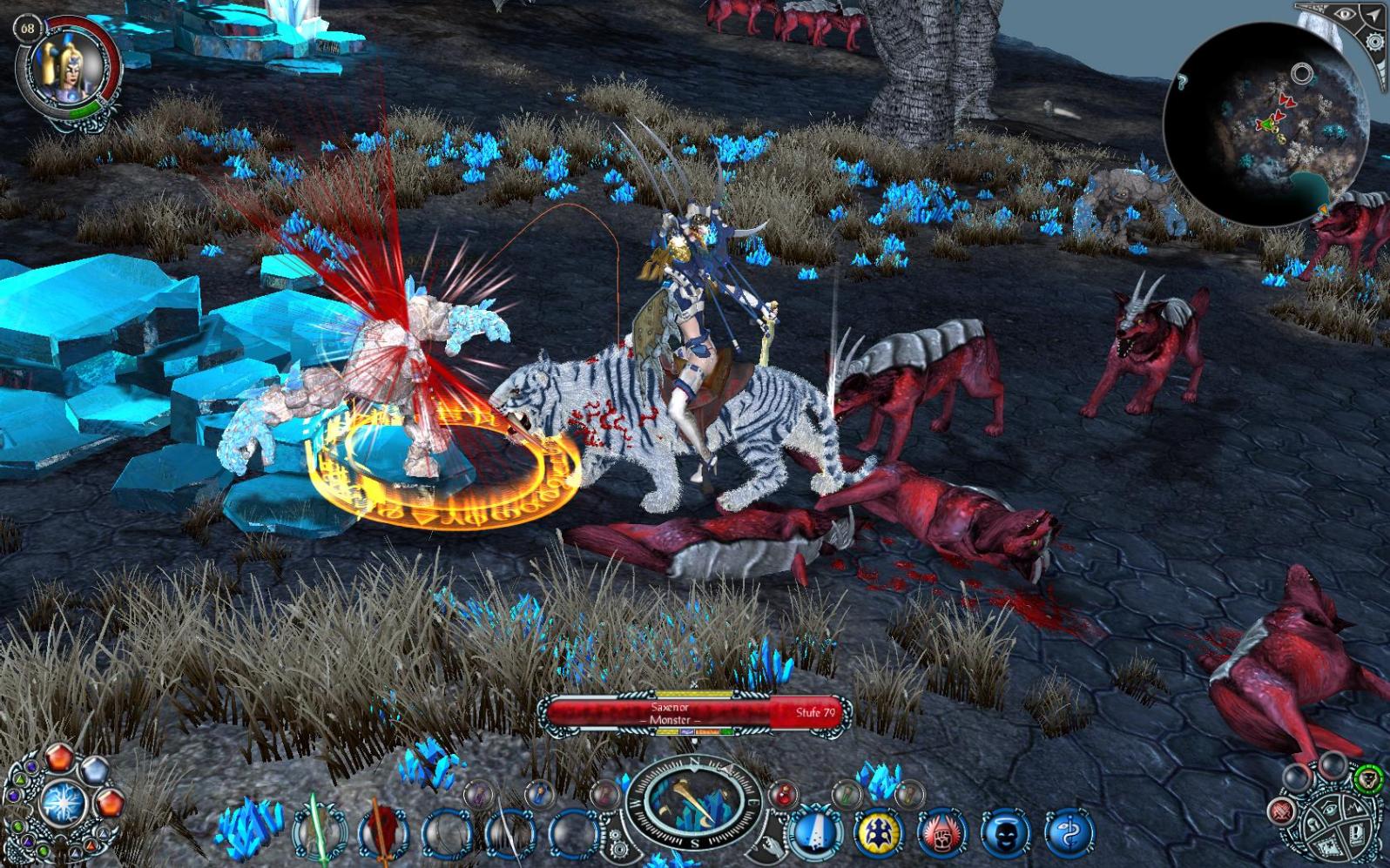The height and width of the screenshot is (868, 1390).
Task: Click the central frost star orb
Action: click(63, 801)
